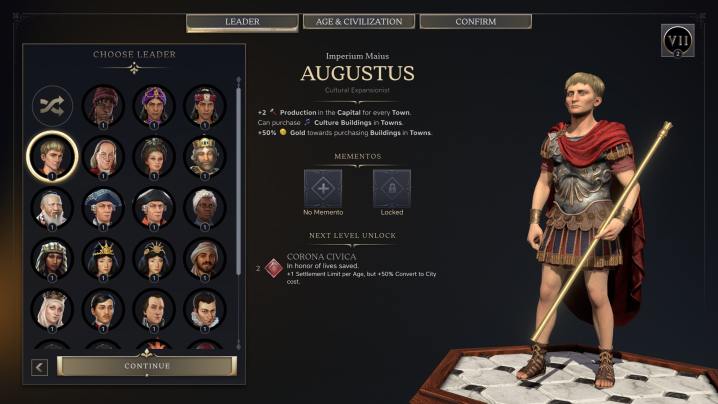This screenshot has width=718, height=404.
Task: Choose Ibn Battuta's portrait
Action: (x=204, y=258)
